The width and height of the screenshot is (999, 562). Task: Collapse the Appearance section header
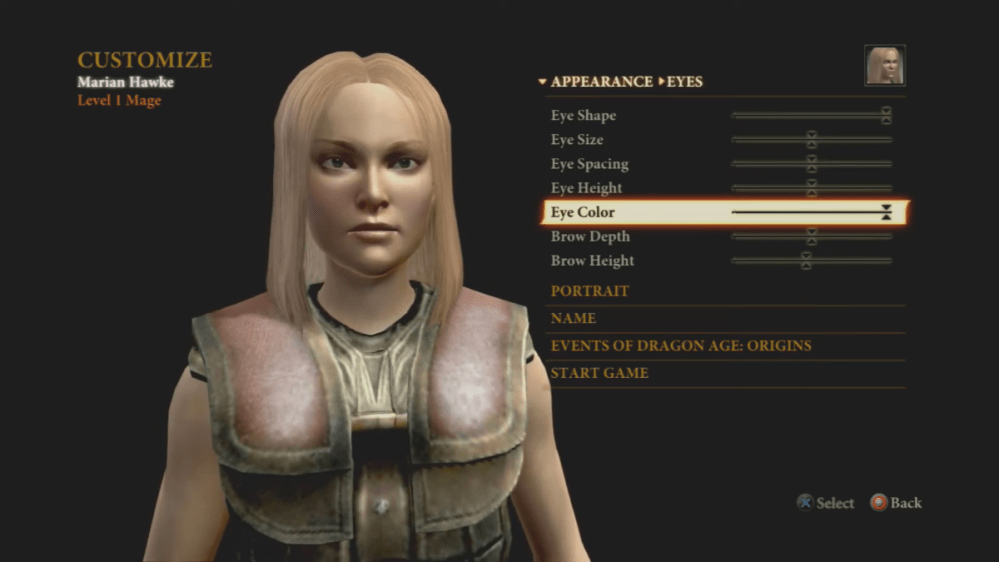pyautogui.click(x=594, y=82)
